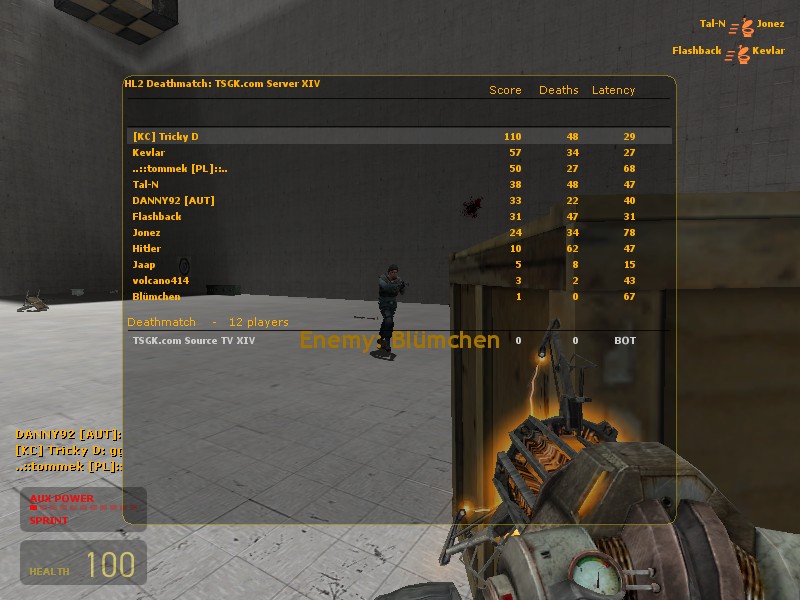Select DANNY92 [AUT] scoreboard row
This screenshot has height=600, width=800.
coord(398,200)
